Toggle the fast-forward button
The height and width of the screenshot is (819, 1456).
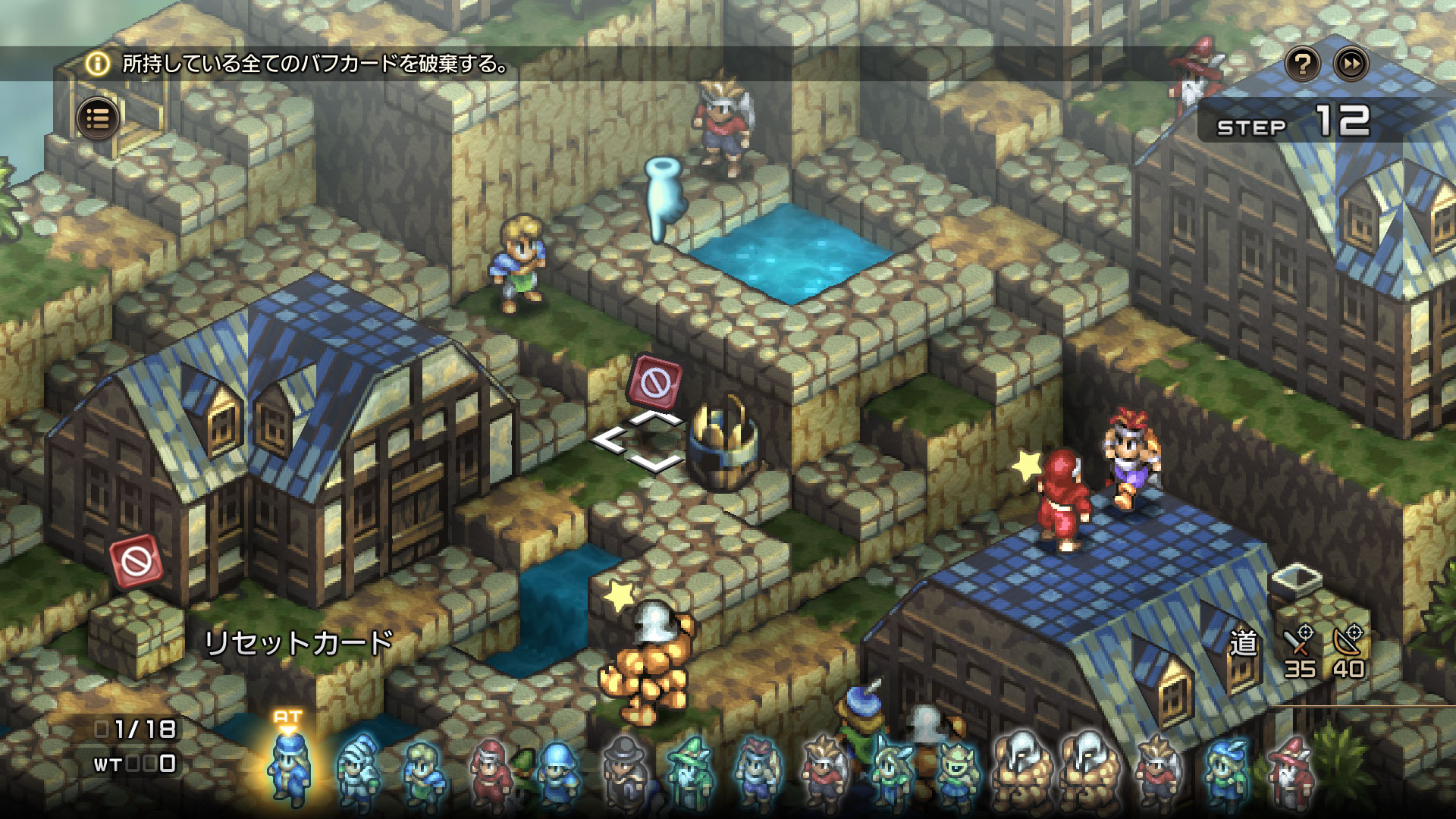tap(1351, 64)
